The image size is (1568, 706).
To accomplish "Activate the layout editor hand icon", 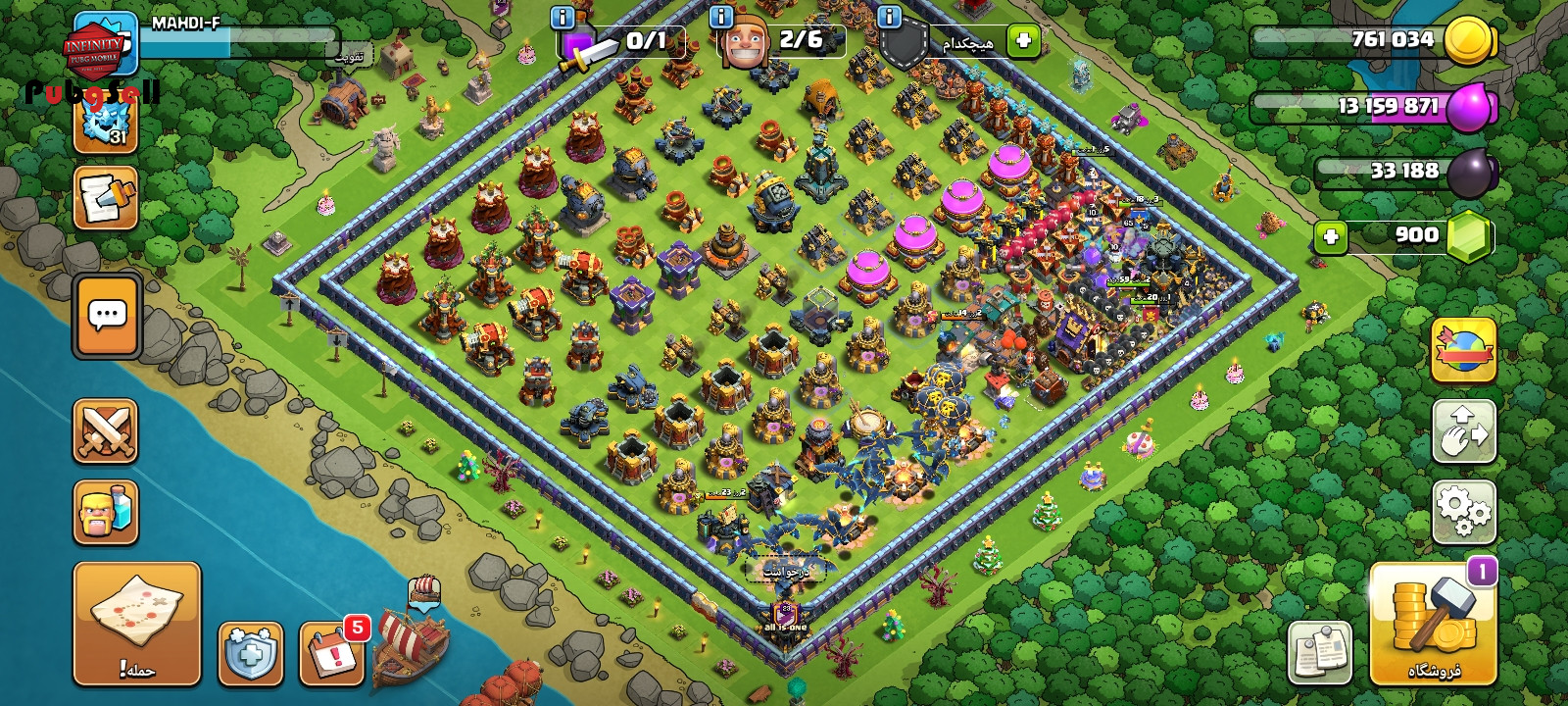I will 1464,431.
